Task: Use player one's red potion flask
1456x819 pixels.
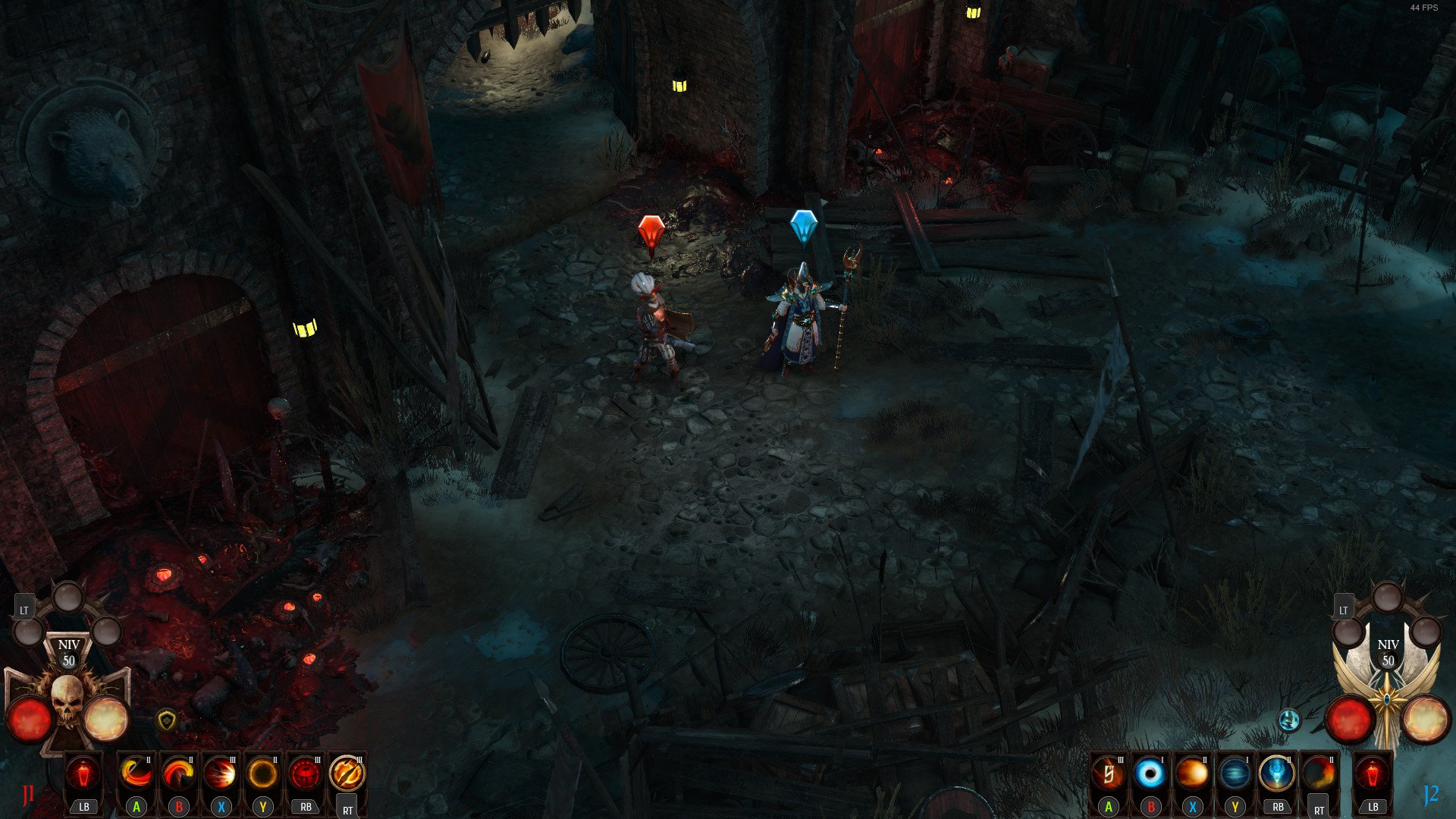Action: [x=83, y=774]
